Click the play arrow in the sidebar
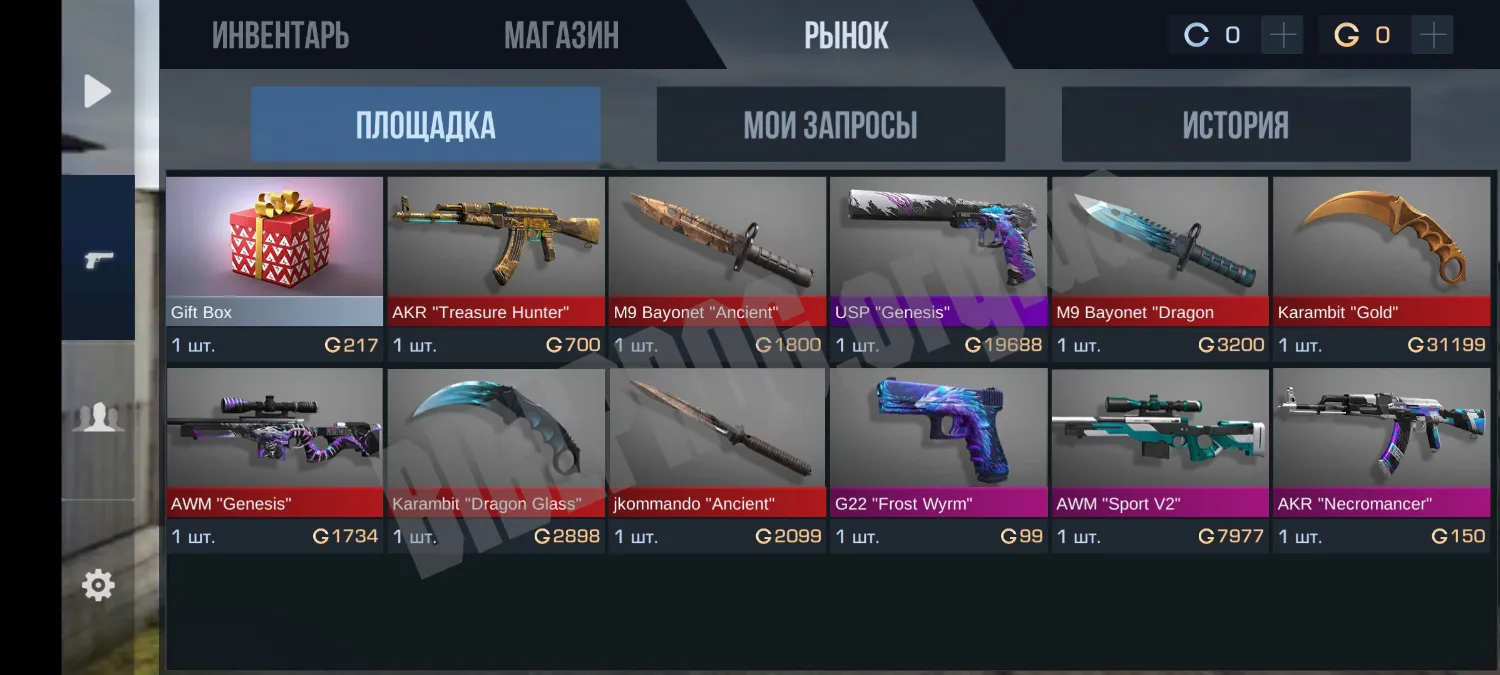The image size is (1500, 675). 98,92
